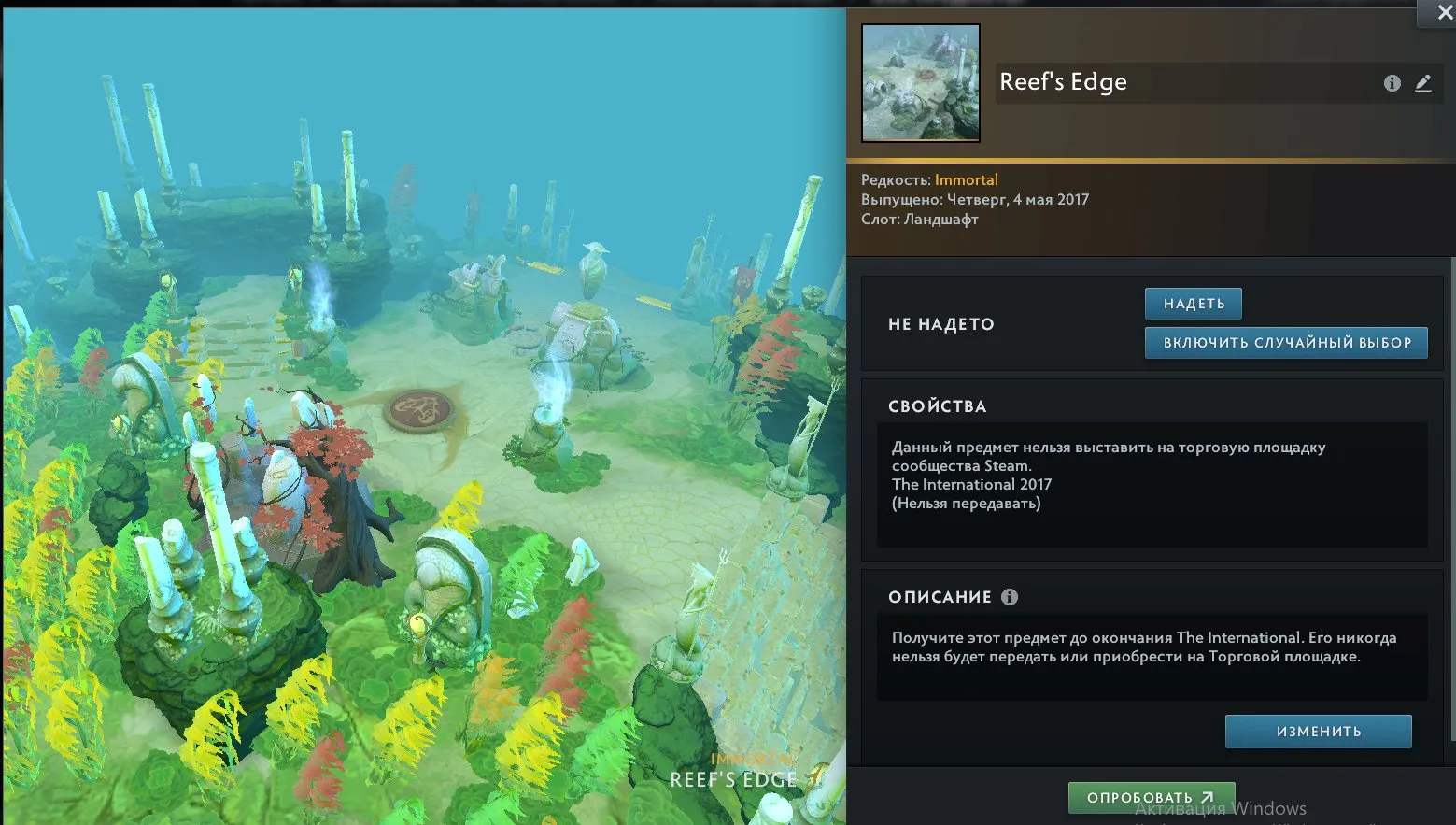
Task: Click the НЕ НАДЕТО status label
Action: pos(940,323)
